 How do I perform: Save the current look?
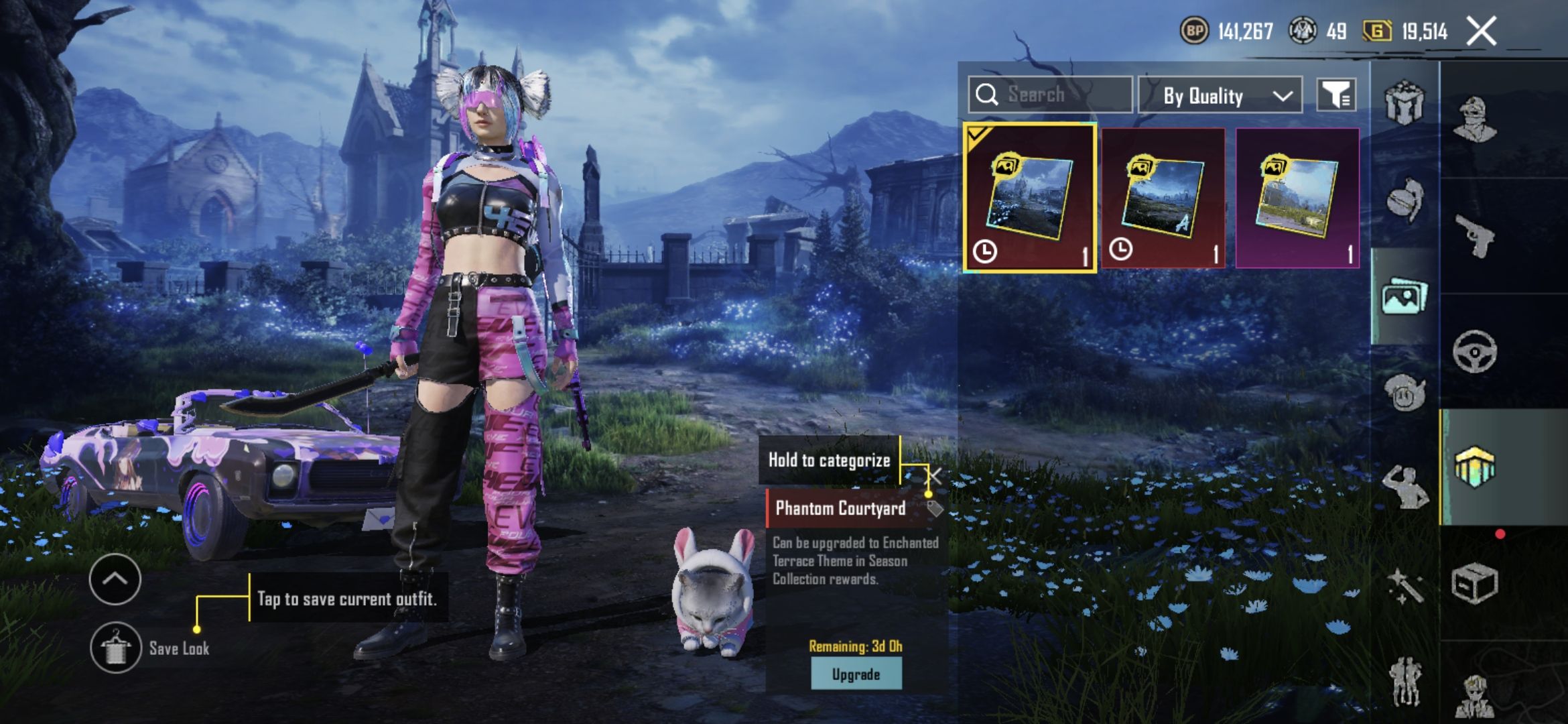[x=116, y=648]
